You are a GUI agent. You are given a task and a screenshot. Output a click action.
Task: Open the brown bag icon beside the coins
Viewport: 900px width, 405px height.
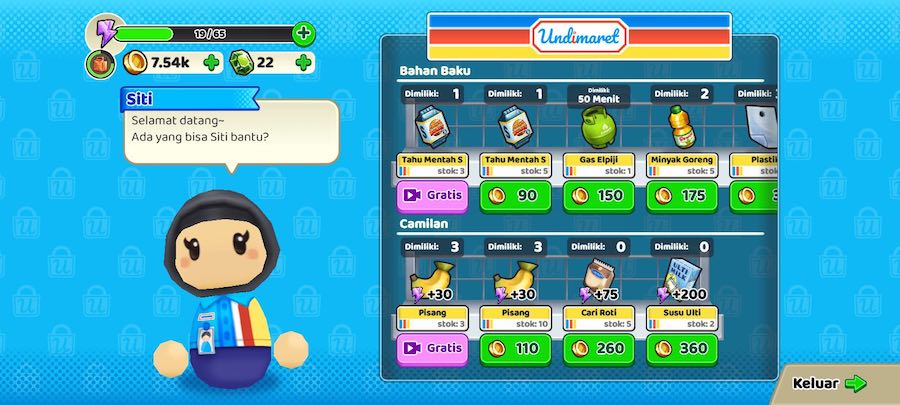(x=100, y=65)
